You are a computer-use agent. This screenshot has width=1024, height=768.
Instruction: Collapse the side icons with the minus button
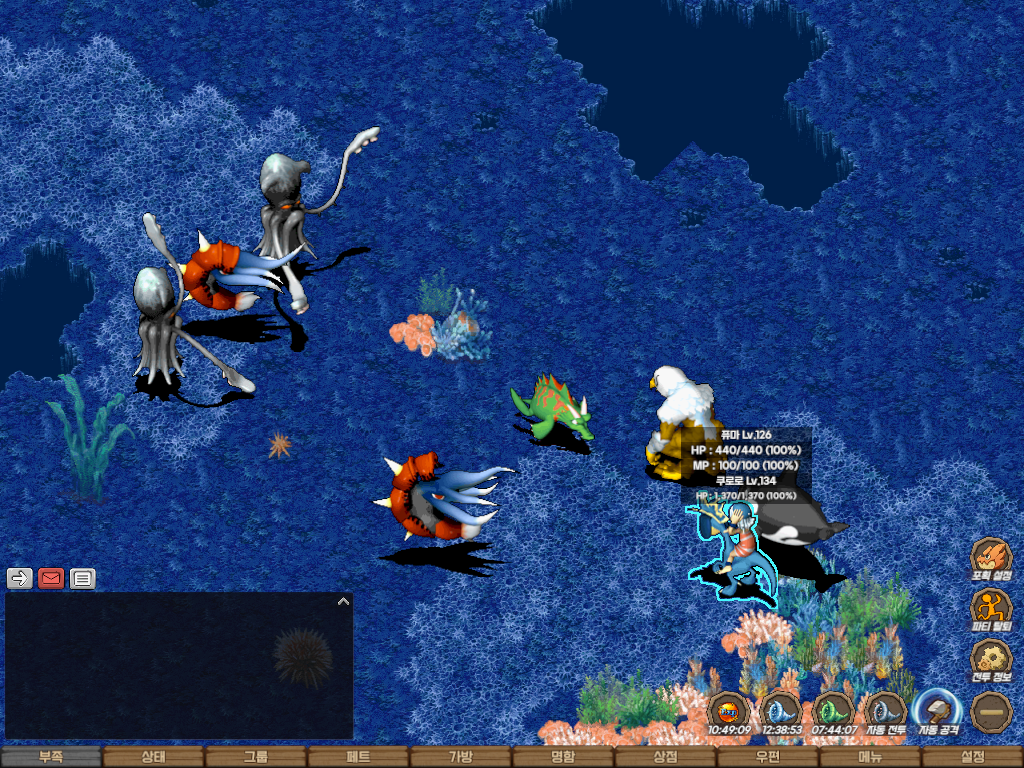(991, 711)
